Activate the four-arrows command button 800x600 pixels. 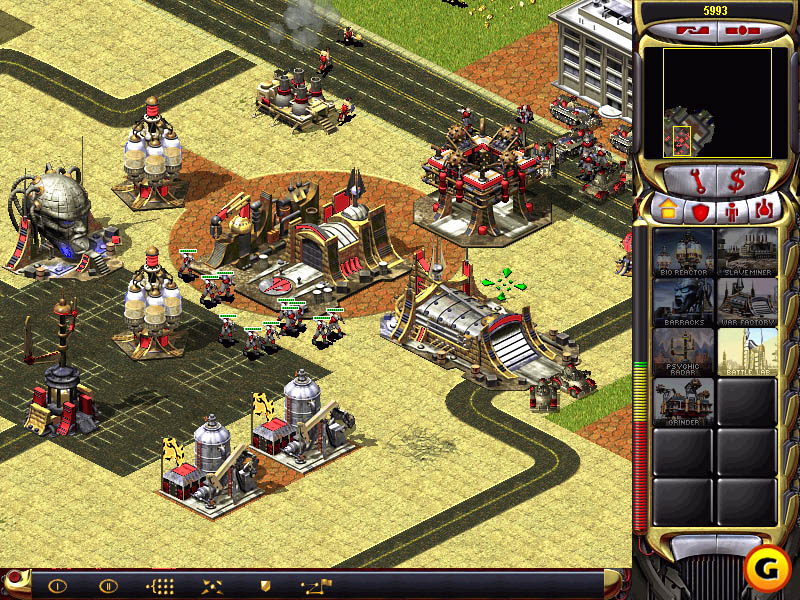tap(212, 585)
